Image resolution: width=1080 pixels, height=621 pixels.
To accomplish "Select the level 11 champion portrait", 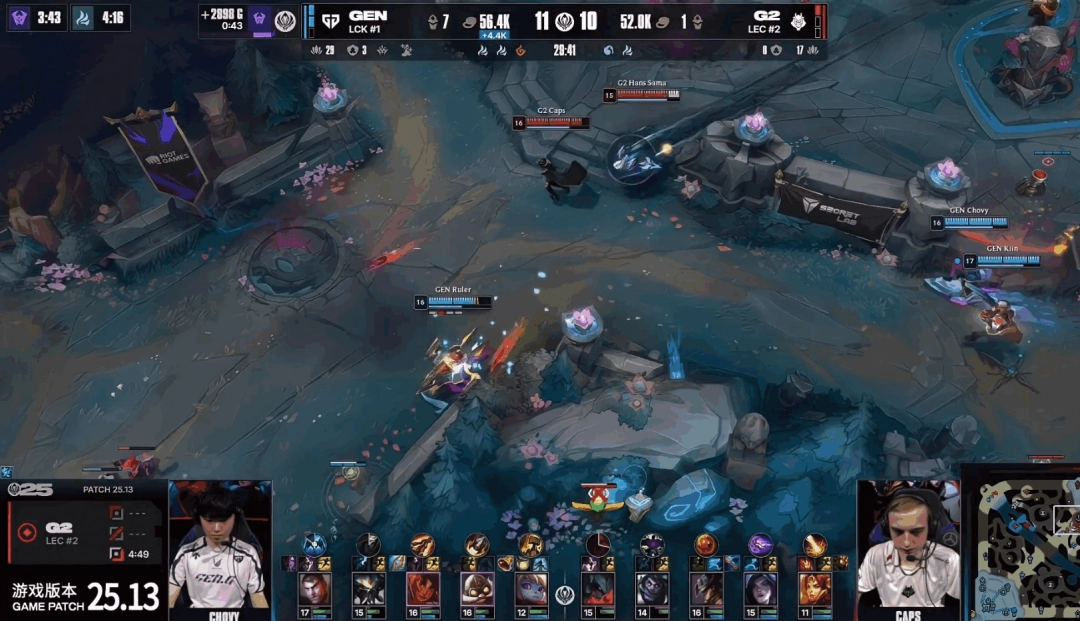I will click(815, 589).
